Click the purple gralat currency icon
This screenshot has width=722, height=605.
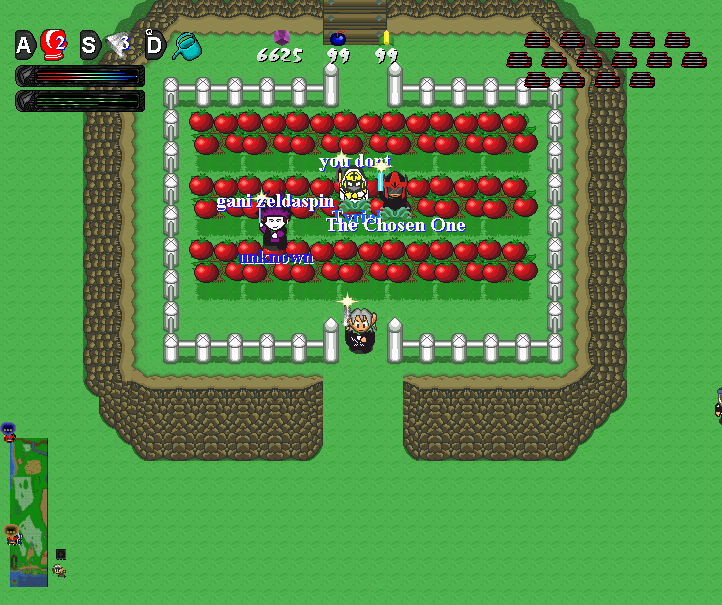(x=281, y=37)
